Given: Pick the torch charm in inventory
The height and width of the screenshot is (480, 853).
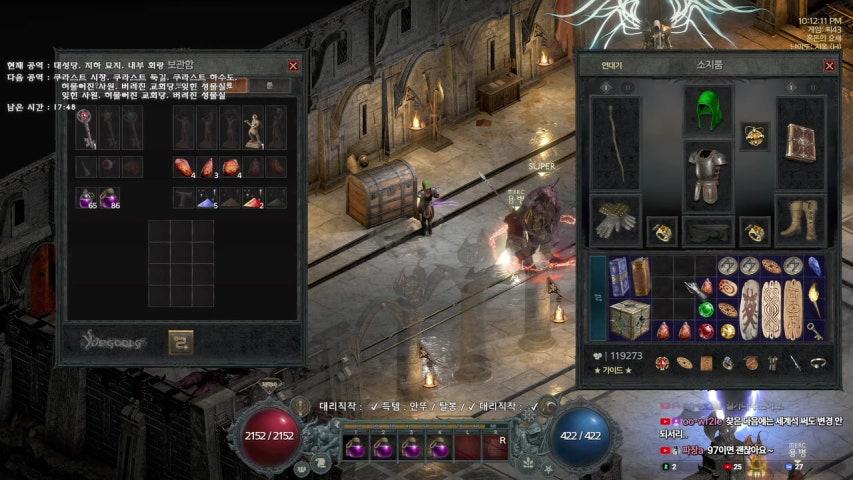Looking at the screenshot, I should [816, 297].
